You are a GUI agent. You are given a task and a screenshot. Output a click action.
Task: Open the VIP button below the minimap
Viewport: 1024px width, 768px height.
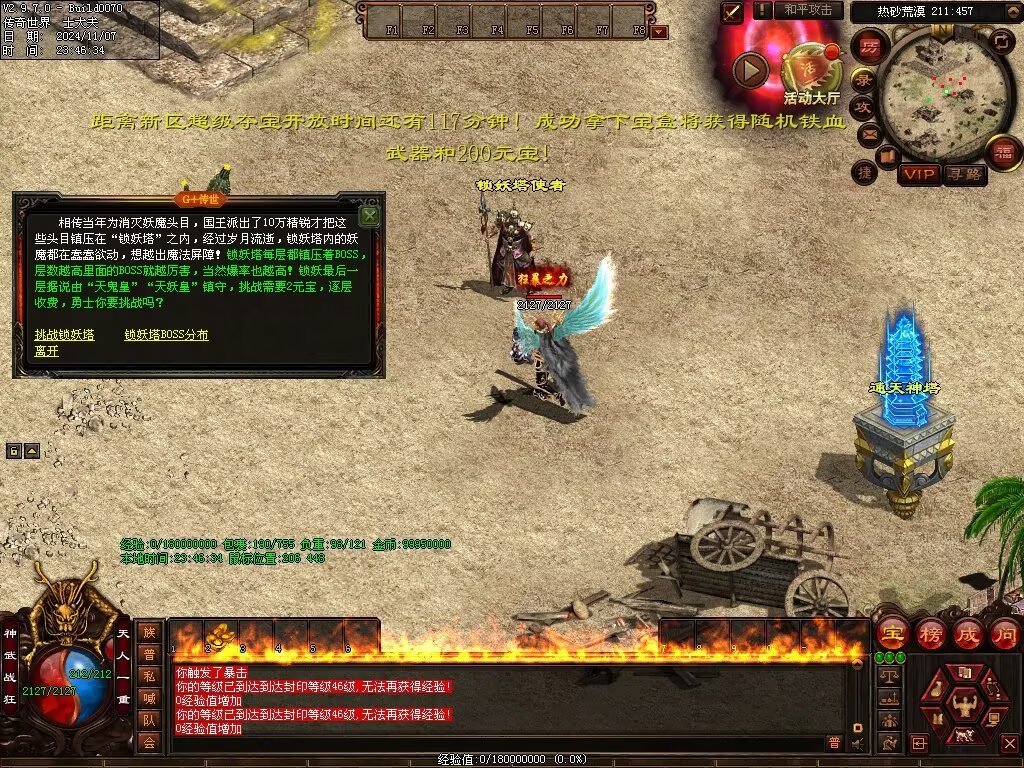coord(919,175)
